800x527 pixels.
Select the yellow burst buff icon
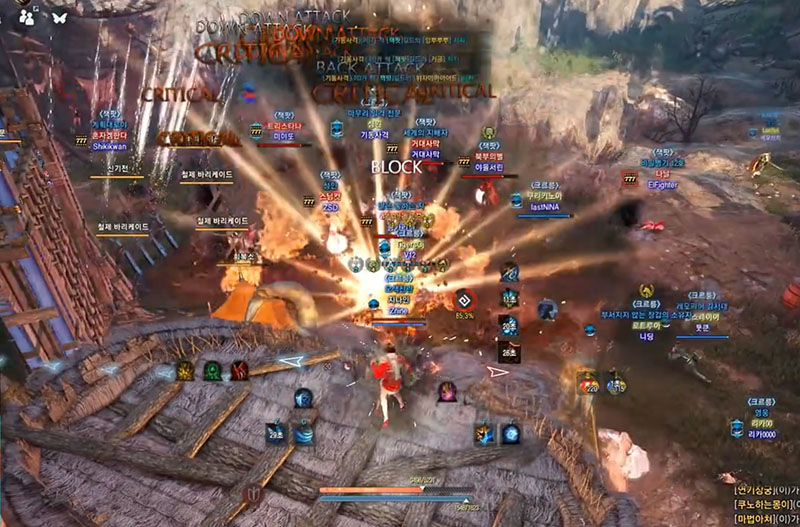pos(185,371)
